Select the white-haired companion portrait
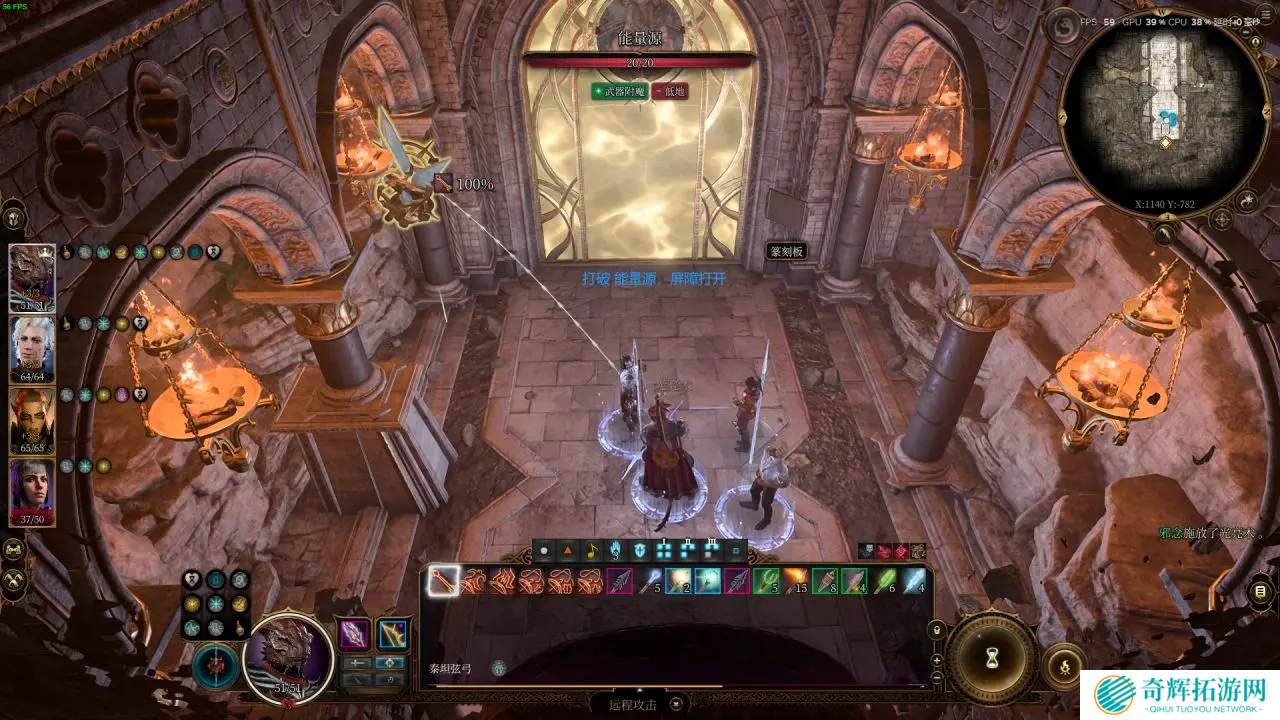This screenshot has width=1280, height=720. point(32,350)
